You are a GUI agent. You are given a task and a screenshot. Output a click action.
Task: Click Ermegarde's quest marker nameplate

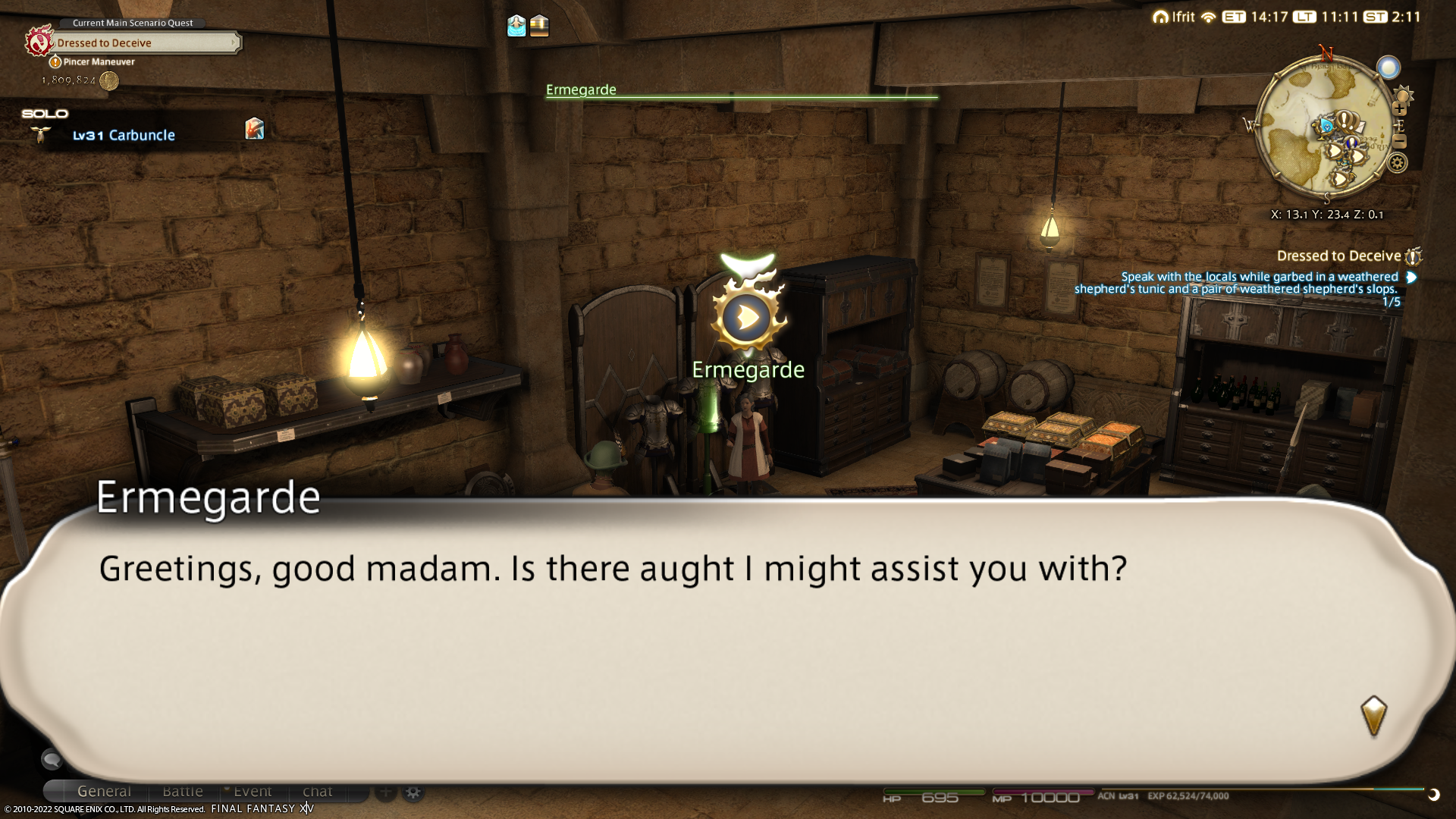[x=748, y=369]
